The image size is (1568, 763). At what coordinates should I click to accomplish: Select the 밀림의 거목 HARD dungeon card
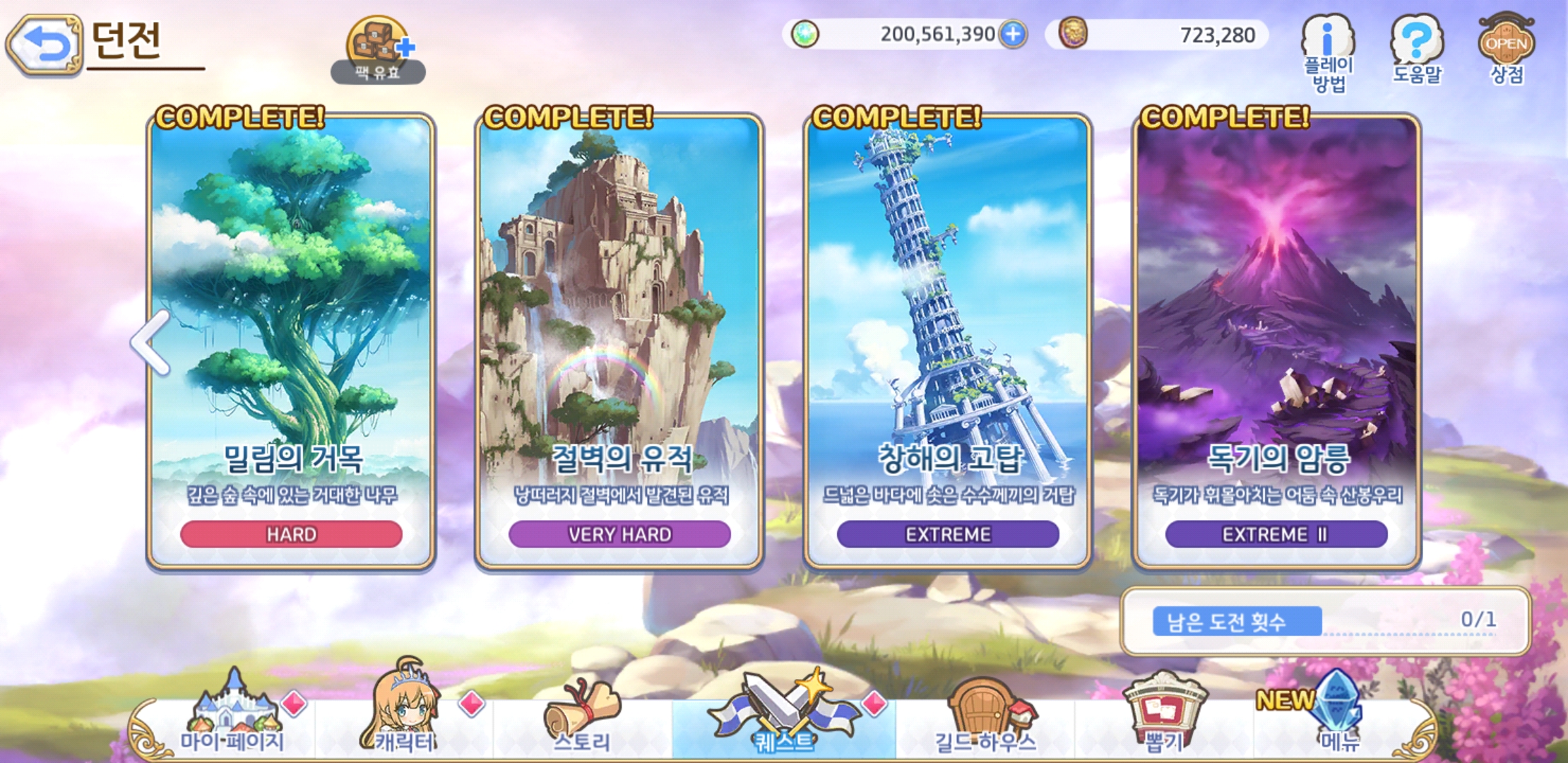click(291, 341)
